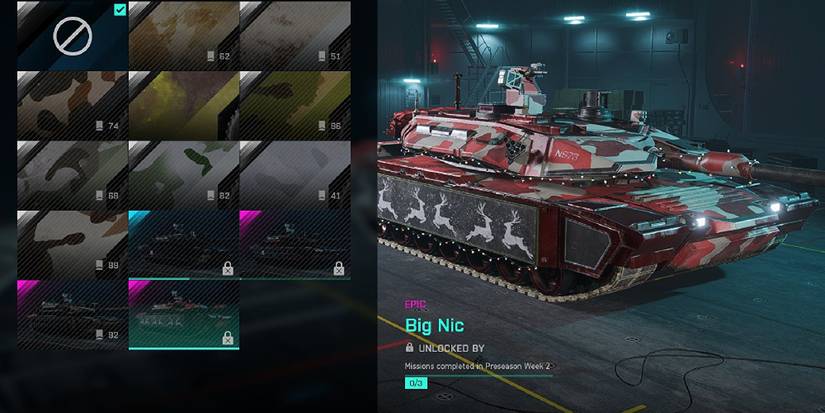Viewport: 825px width, 413px height.
Task: Pick the tan camo skin marked 99
Action: (x=72, y=243)
